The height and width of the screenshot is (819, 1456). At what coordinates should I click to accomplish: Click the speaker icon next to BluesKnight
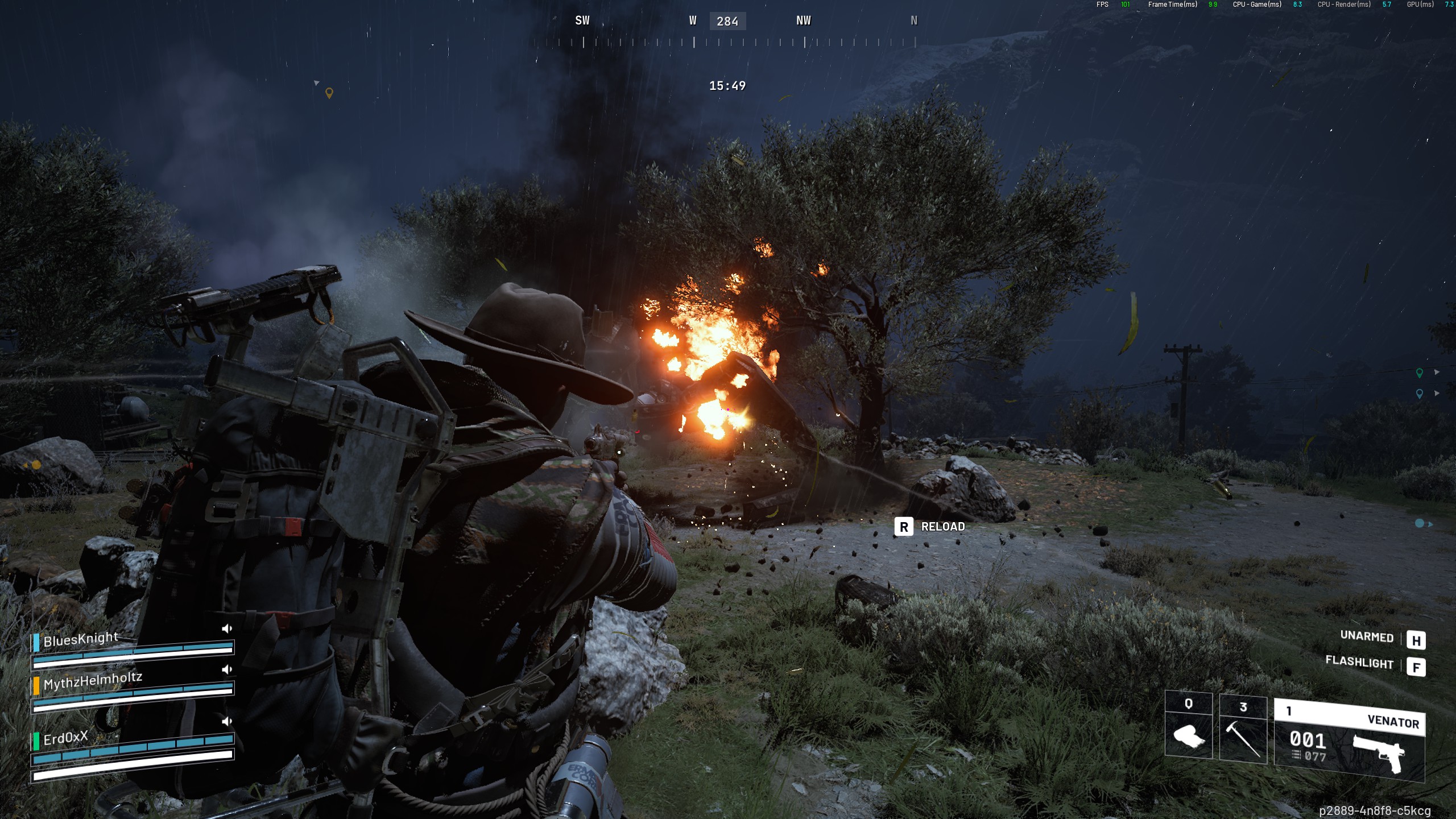tap(227, 628)
